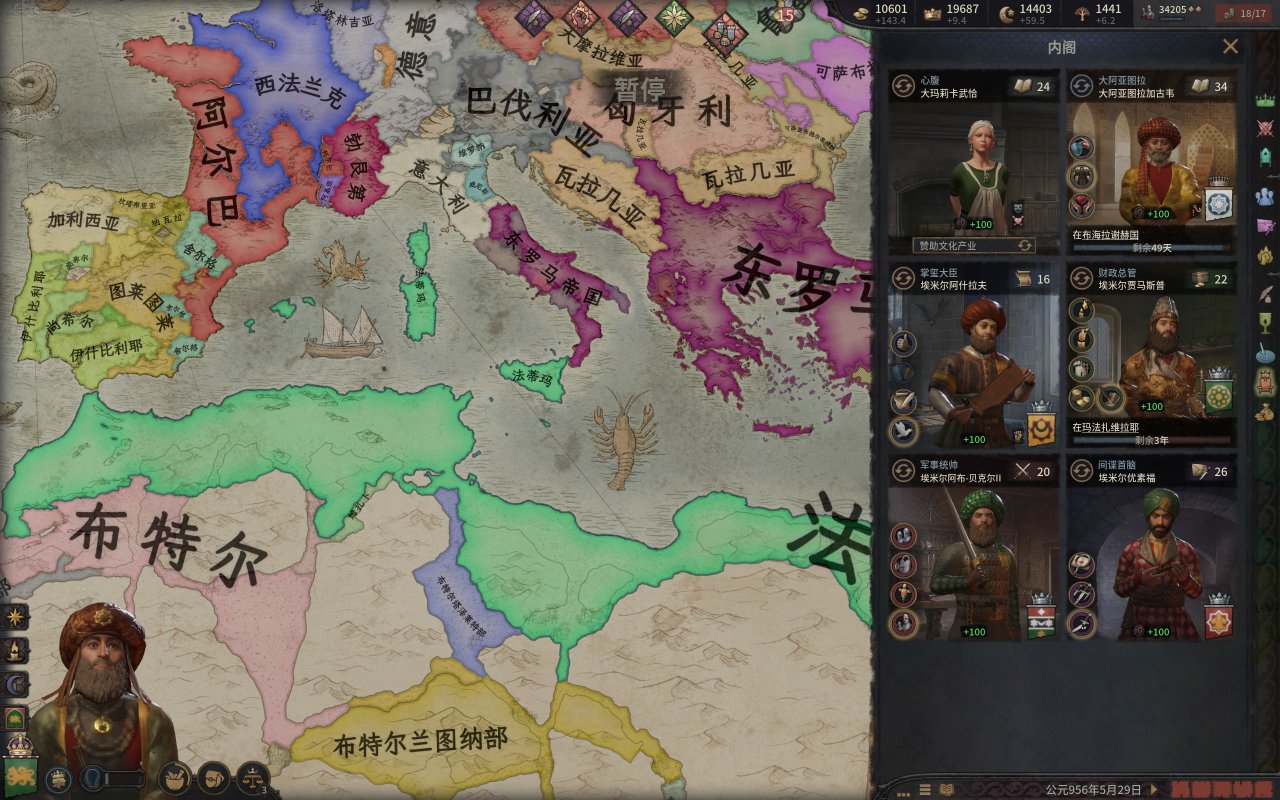The height and width of the screenshot is (800, 1280).
Task: Open the green lion realm coat of arms
Action: (x=20, y=771)
